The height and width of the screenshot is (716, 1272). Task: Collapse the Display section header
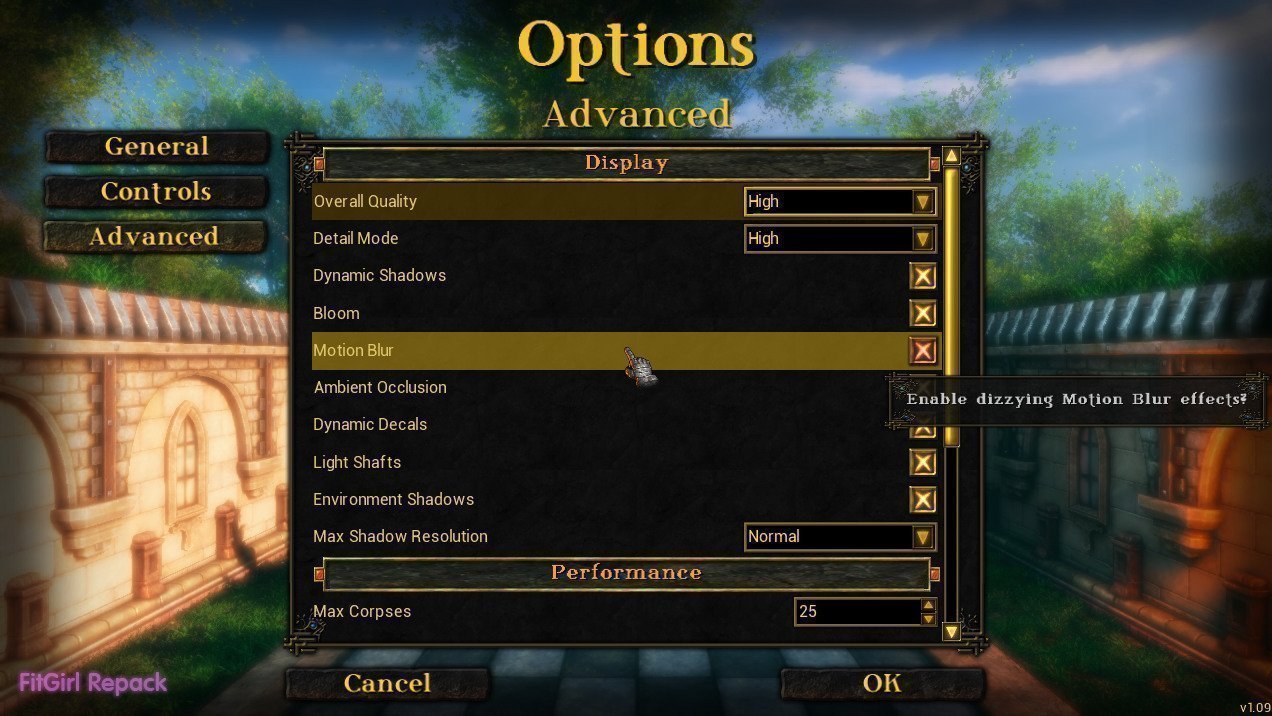(x=626, y=163)
